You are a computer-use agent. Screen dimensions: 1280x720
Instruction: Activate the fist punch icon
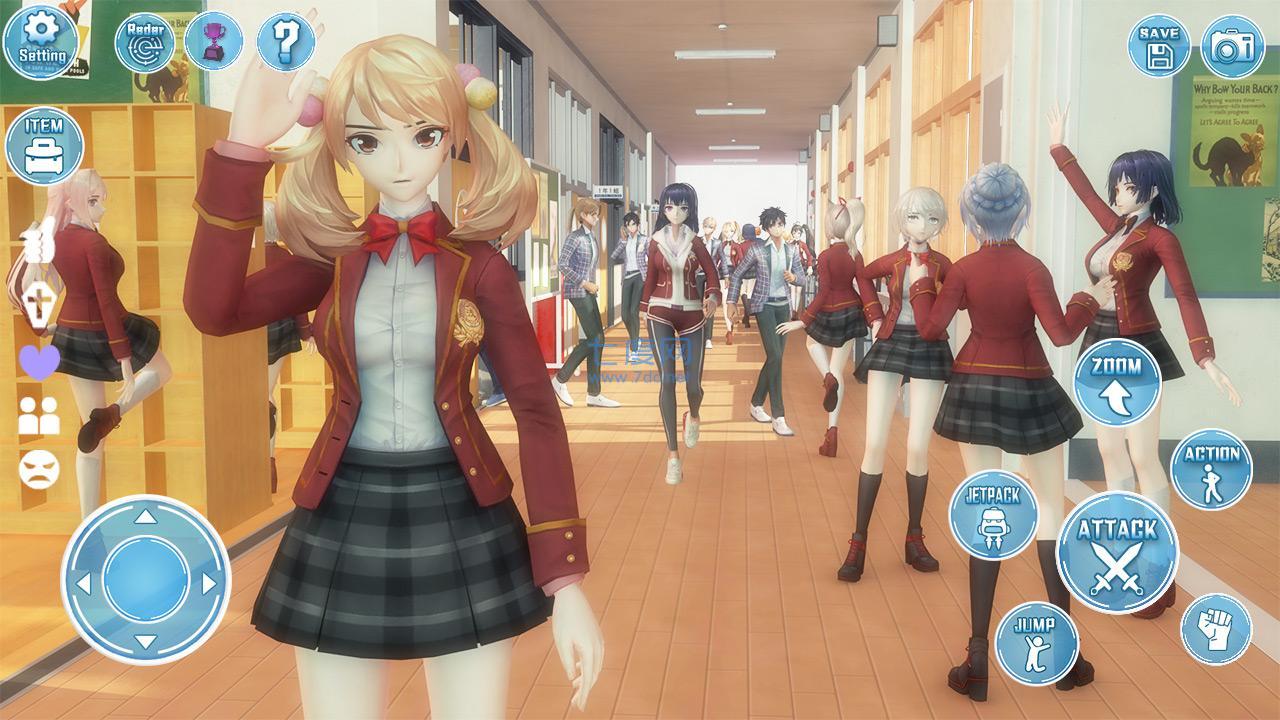click(x=1218, y=626)
